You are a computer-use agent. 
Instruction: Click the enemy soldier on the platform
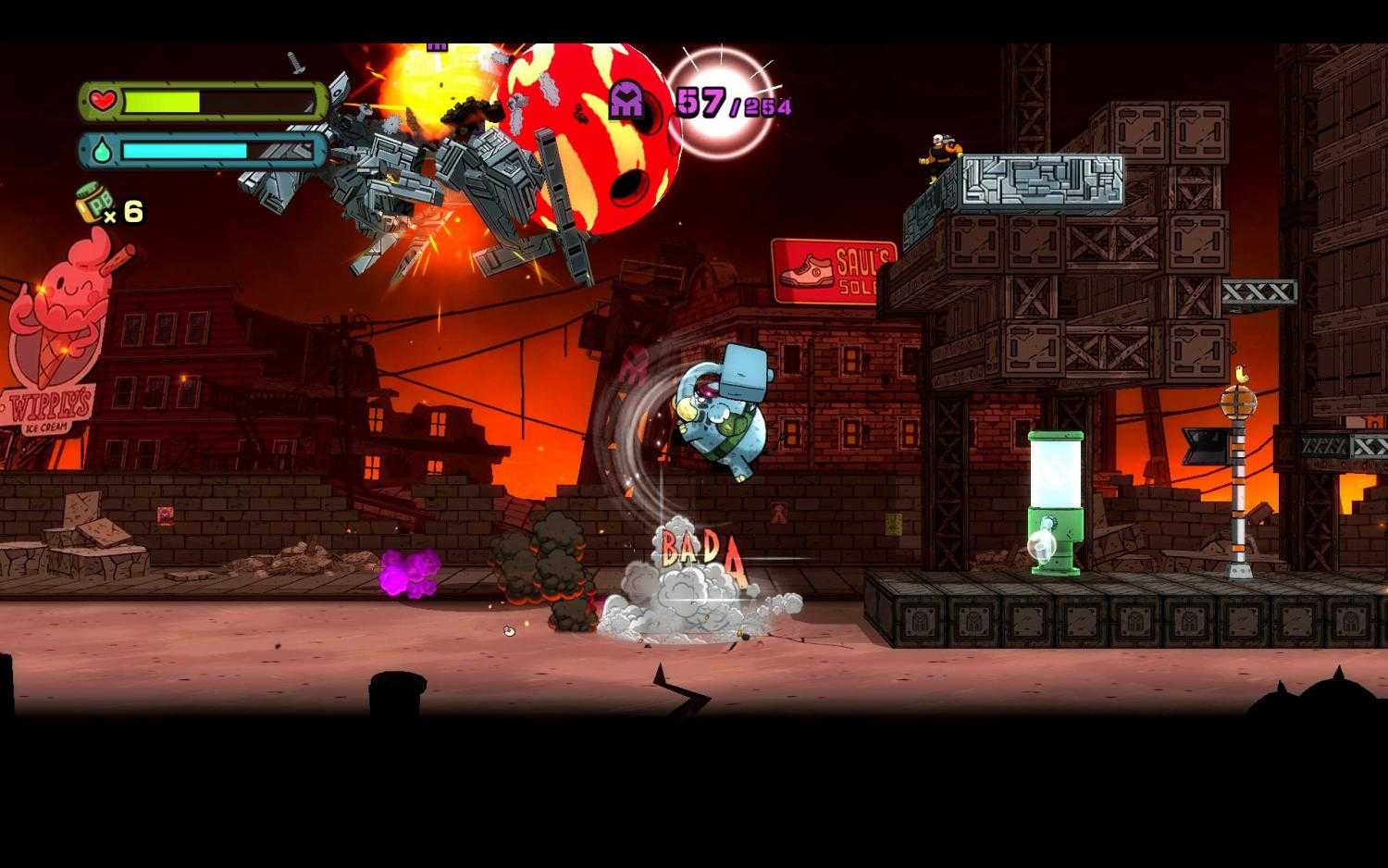click(x=939, y=153)
